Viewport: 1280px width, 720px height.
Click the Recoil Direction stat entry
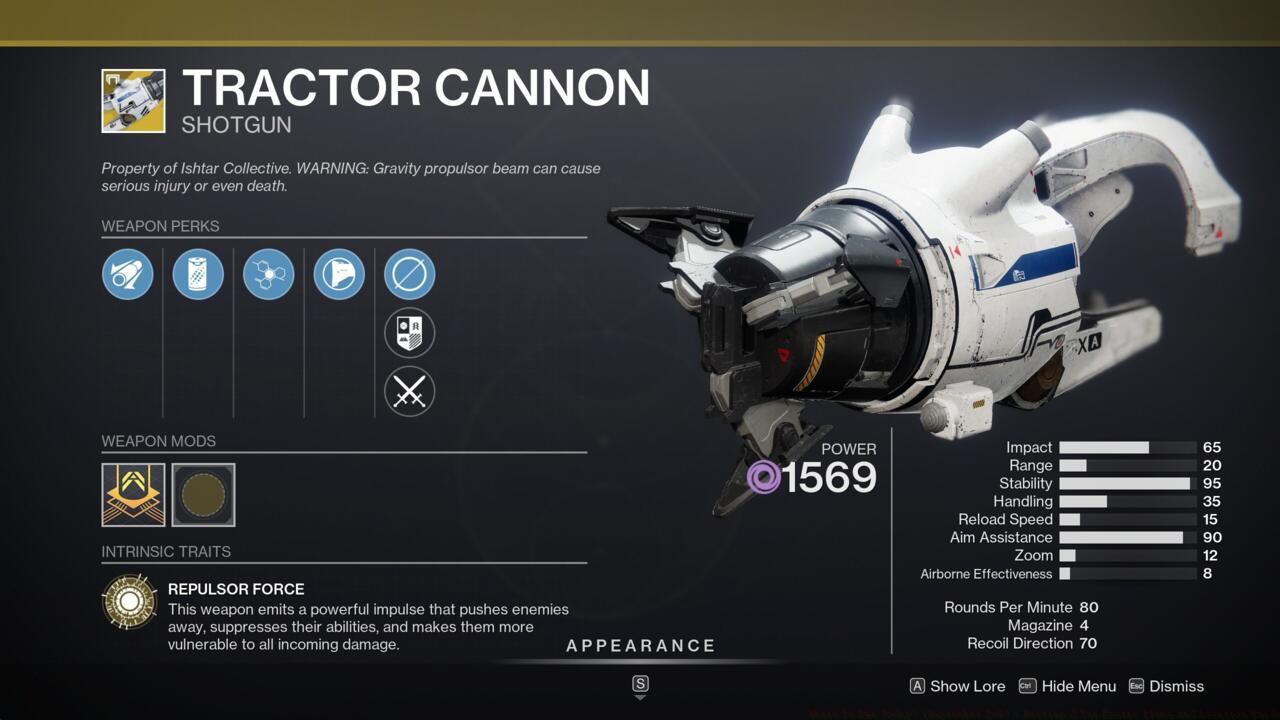pyautogui.click(x=1031, y=643)
